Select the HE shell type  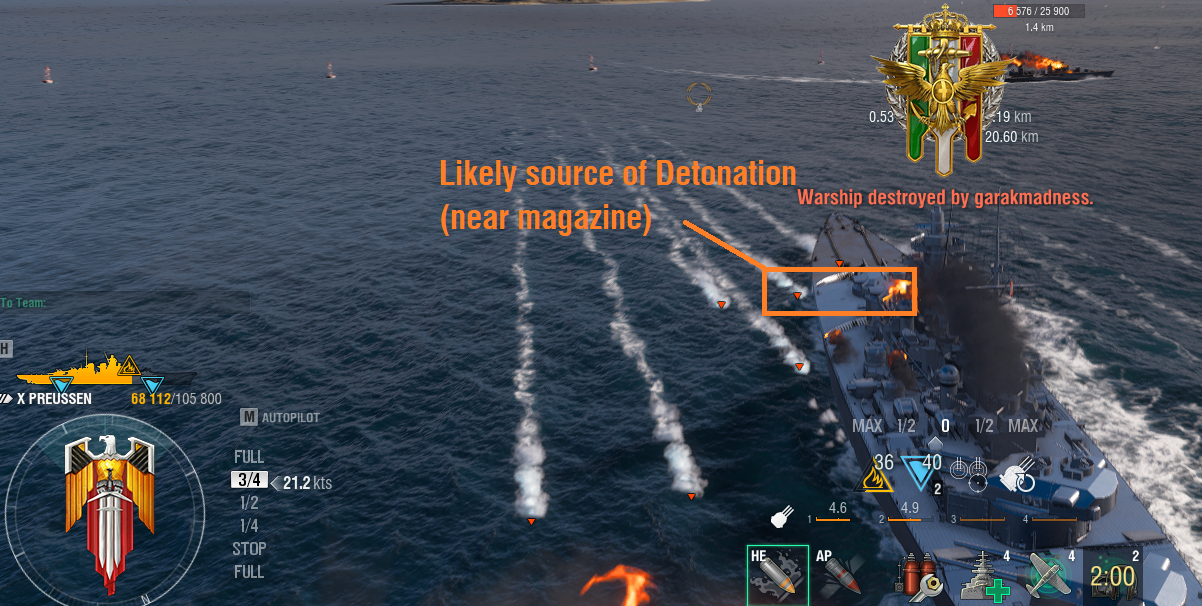pos(777,574)
